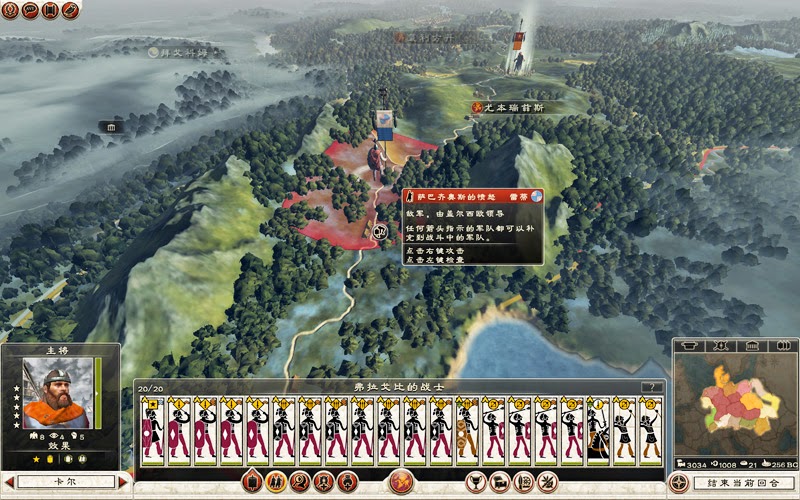Select the 尤本瑞普斯 settlement label
The width and height of the screenshot is (800, 500).
(x=517, y=107)
